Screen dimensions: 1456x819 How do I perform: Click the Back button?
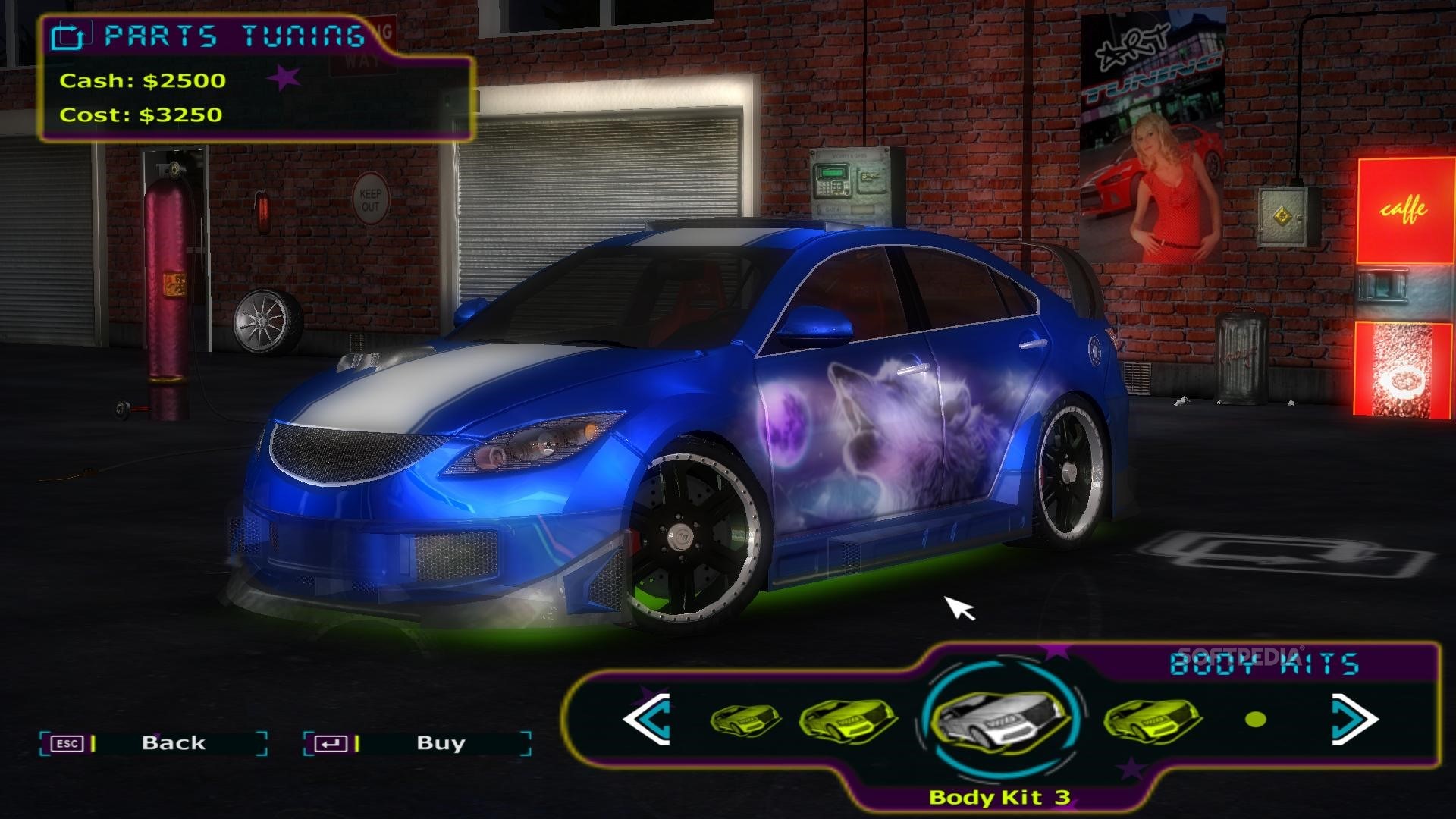coord(154,743)
